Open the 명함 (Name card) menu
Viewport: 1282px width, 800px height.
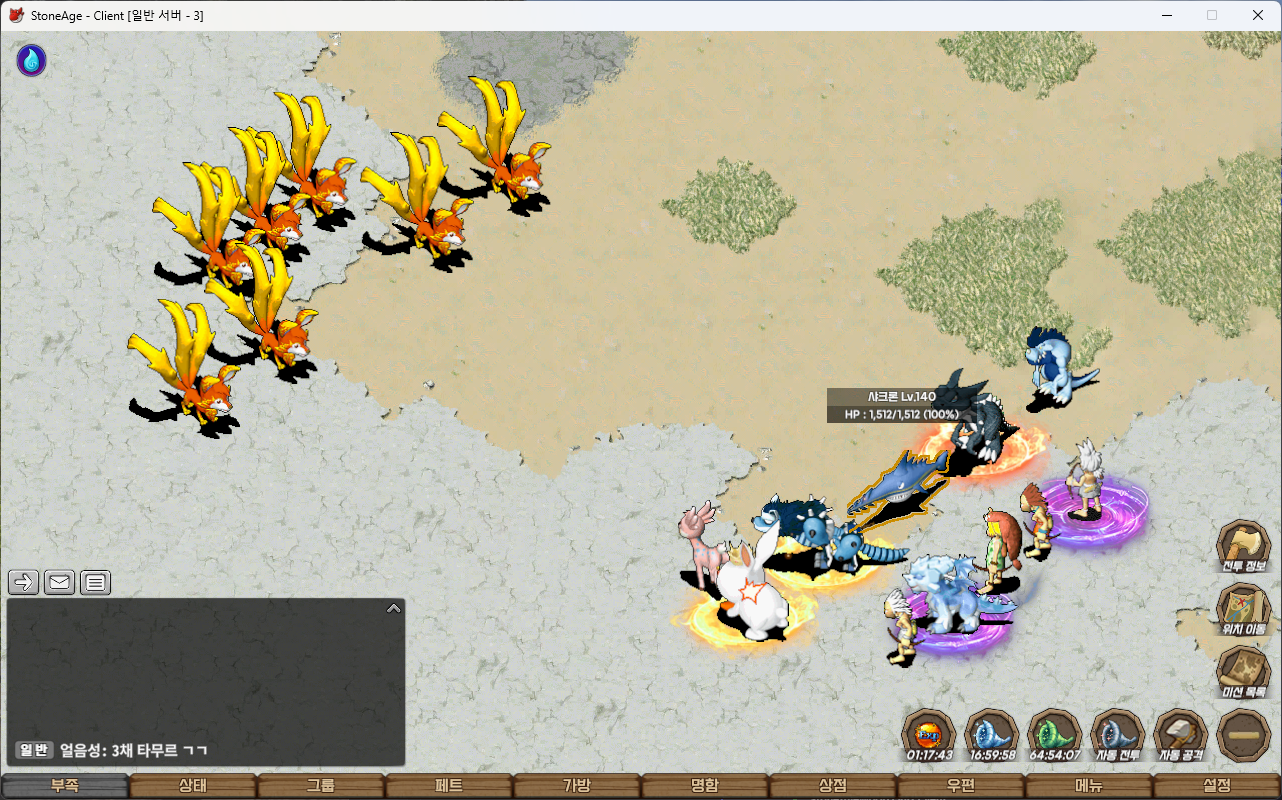705,786
